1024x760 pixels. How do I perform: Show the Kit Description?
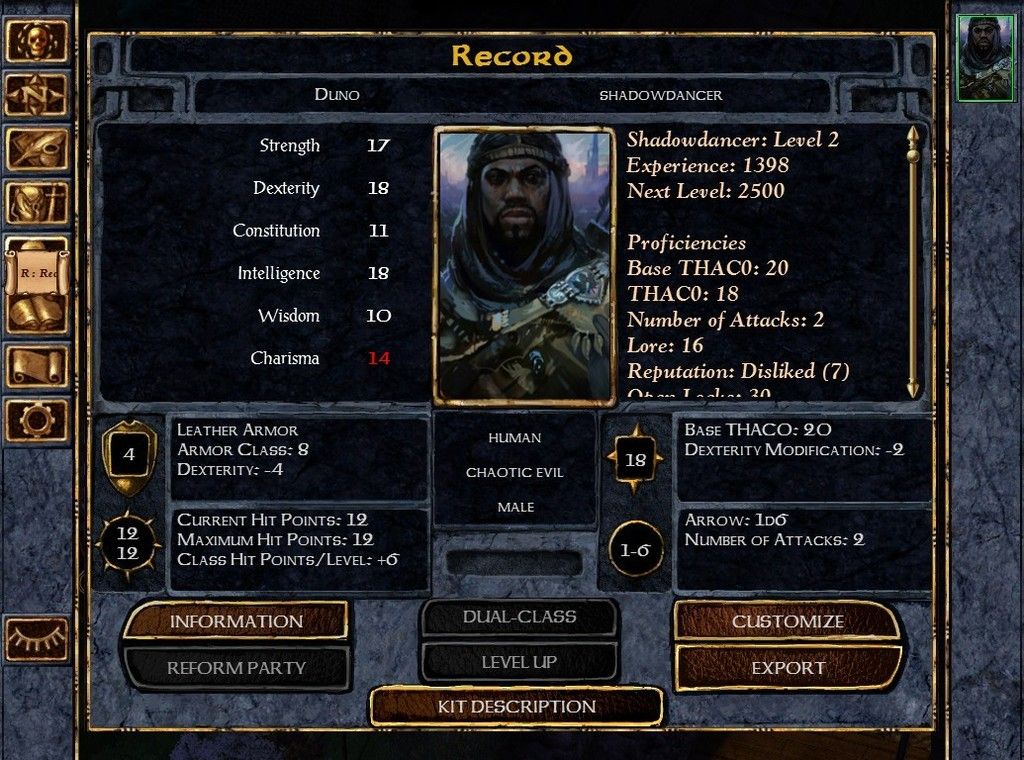[516, 706]
